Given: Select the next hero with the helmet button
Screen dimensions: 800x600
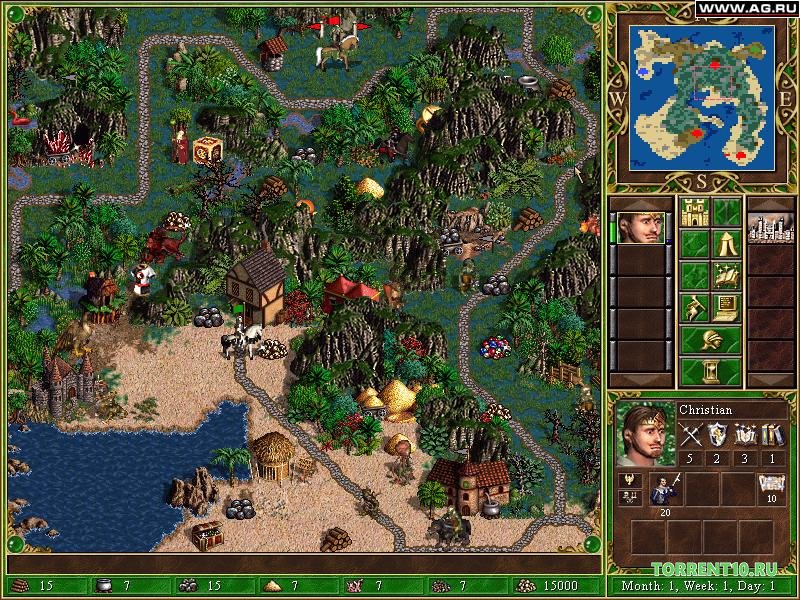Looking at the screenshot, I should 710,340.
